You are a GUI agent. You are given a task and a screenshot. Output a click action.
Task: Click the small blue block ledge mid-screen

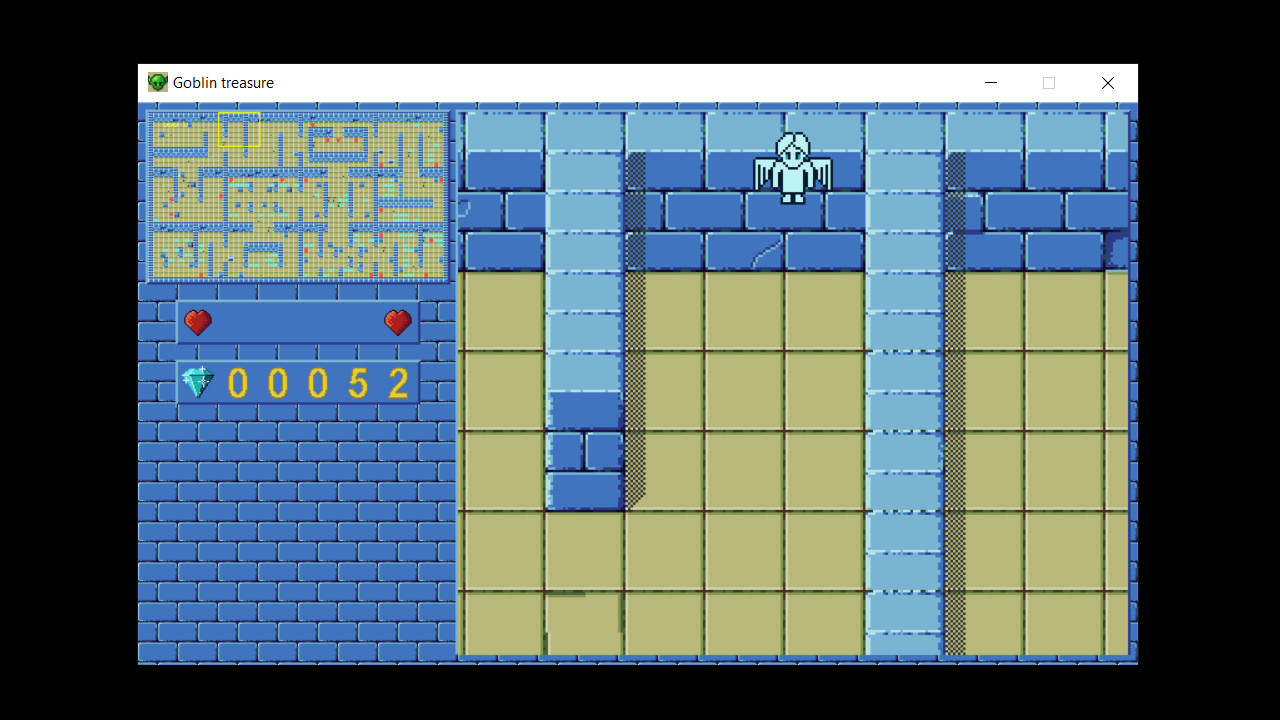[x=583, y=450]
